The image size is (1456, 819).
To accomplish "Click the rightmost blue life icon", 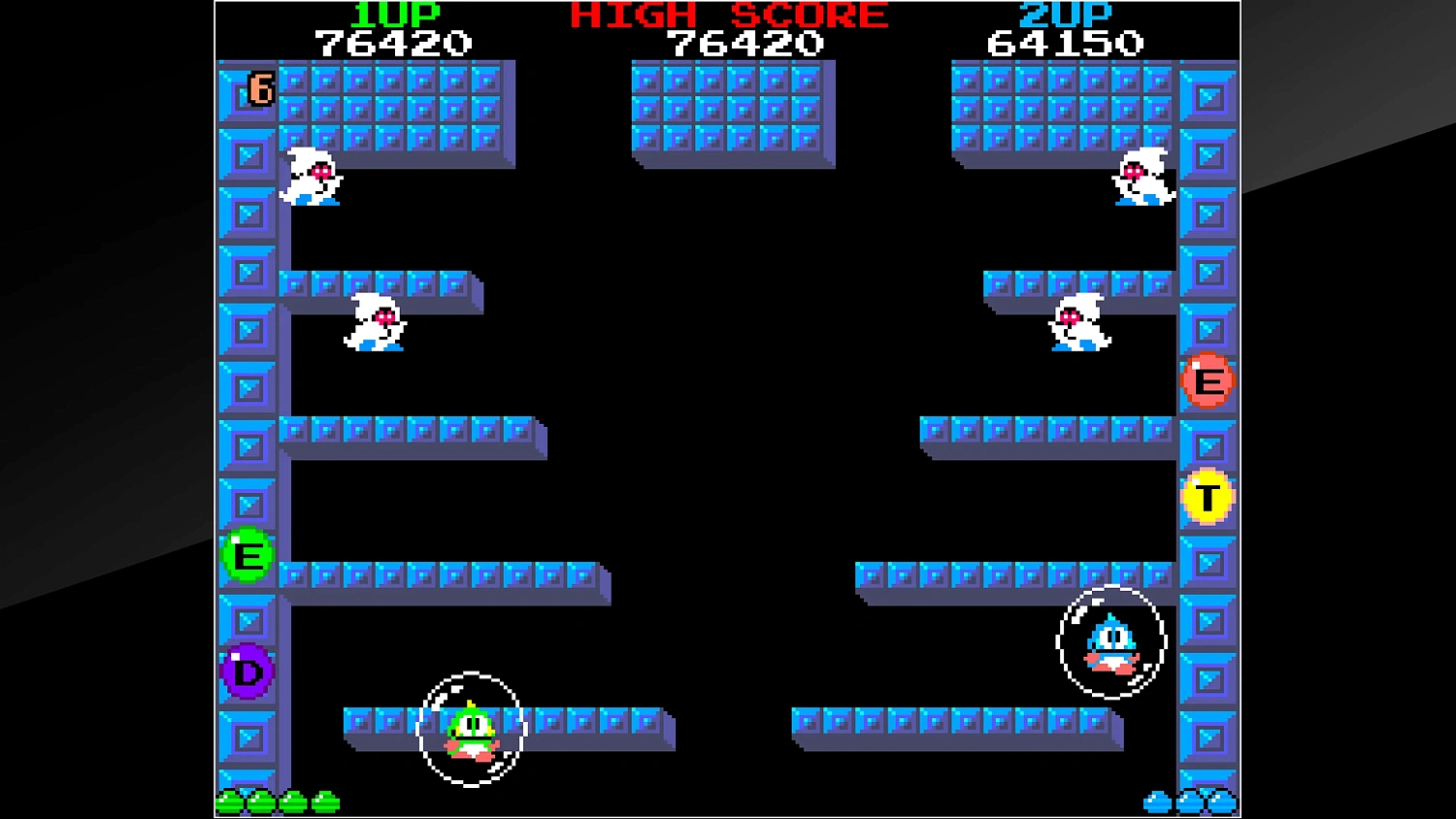I will point(1221,802).
